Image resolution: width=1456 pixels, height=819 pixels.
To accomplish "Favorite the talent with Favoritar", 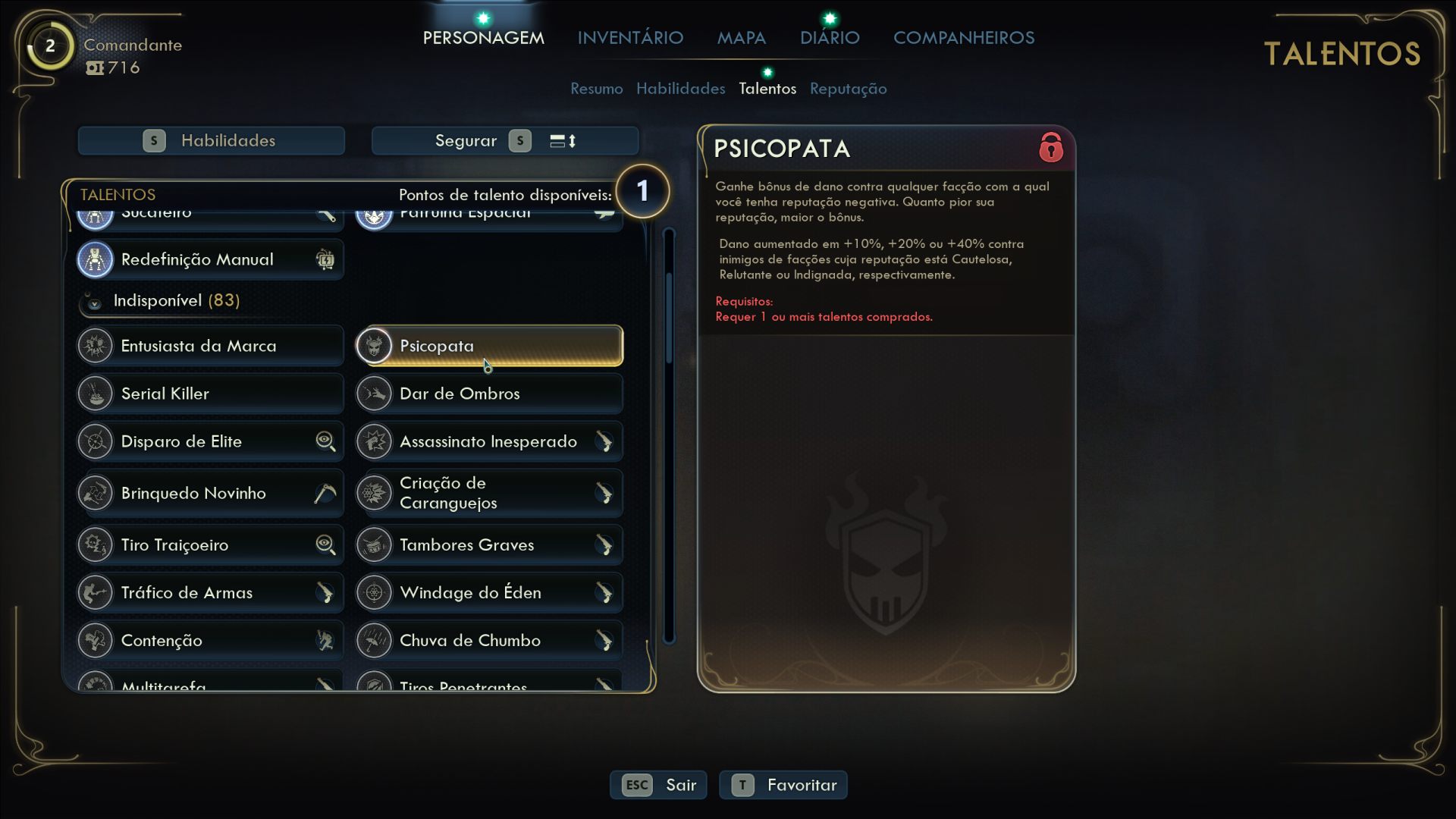I will (783, 785).
